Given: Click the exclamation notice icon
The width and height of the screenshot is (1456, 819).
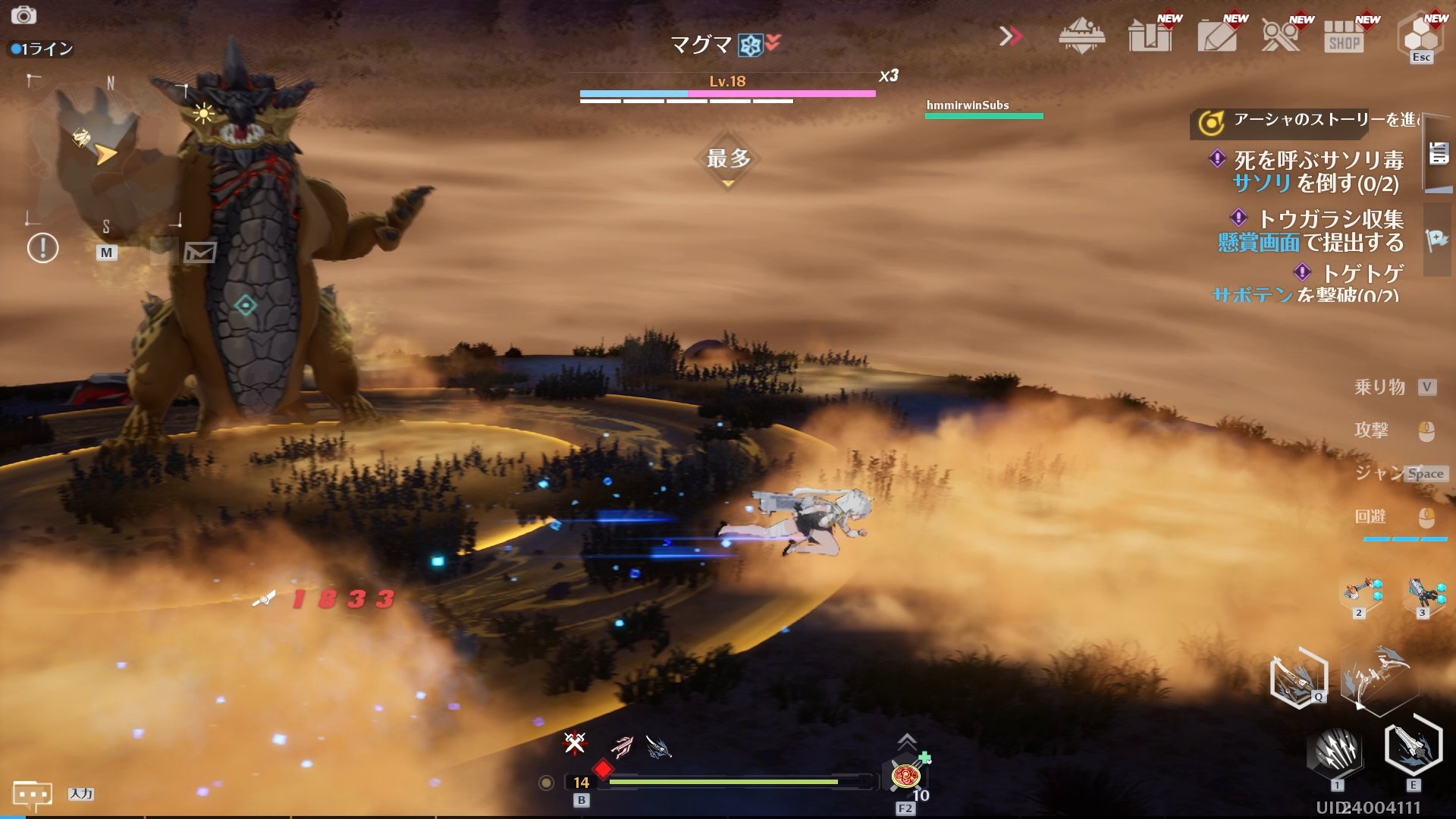Looking at the screenshot, I should point(42,248).
